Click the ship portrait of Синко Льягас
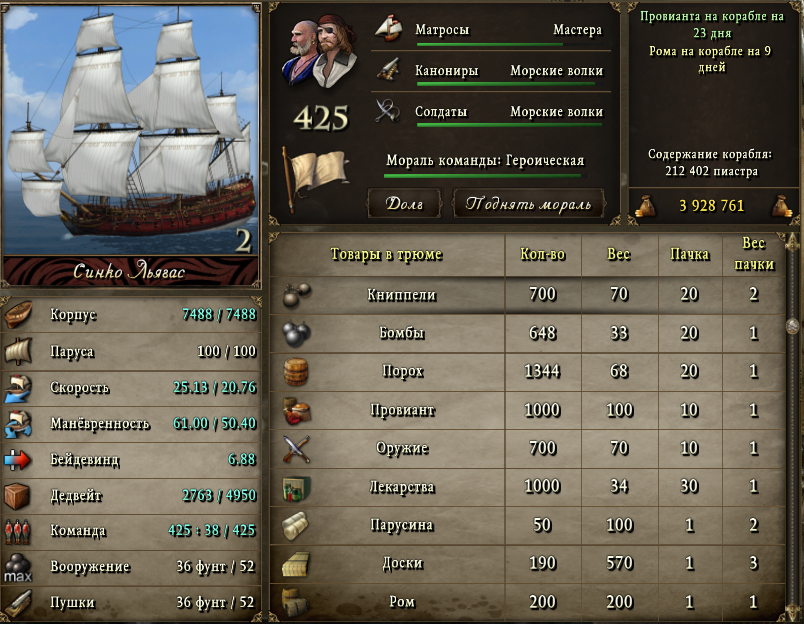 131,130
